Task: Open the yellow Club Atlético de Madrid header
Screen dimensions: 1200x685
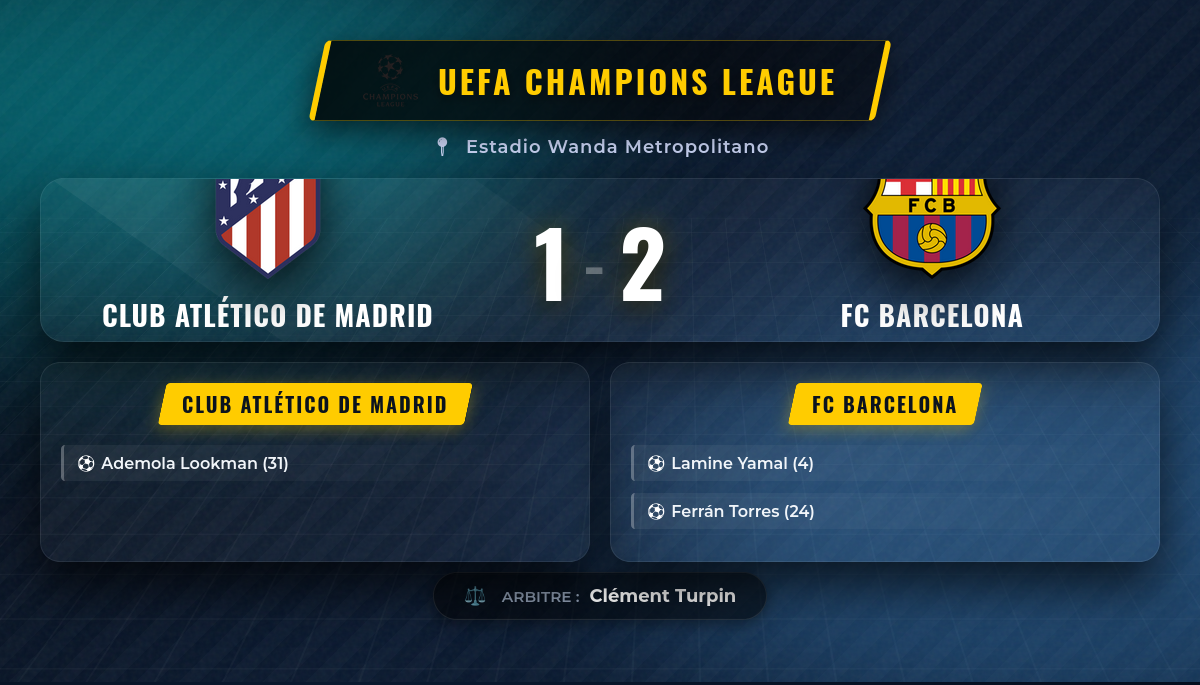Action: pyautogui.click(x=315, y=405)
